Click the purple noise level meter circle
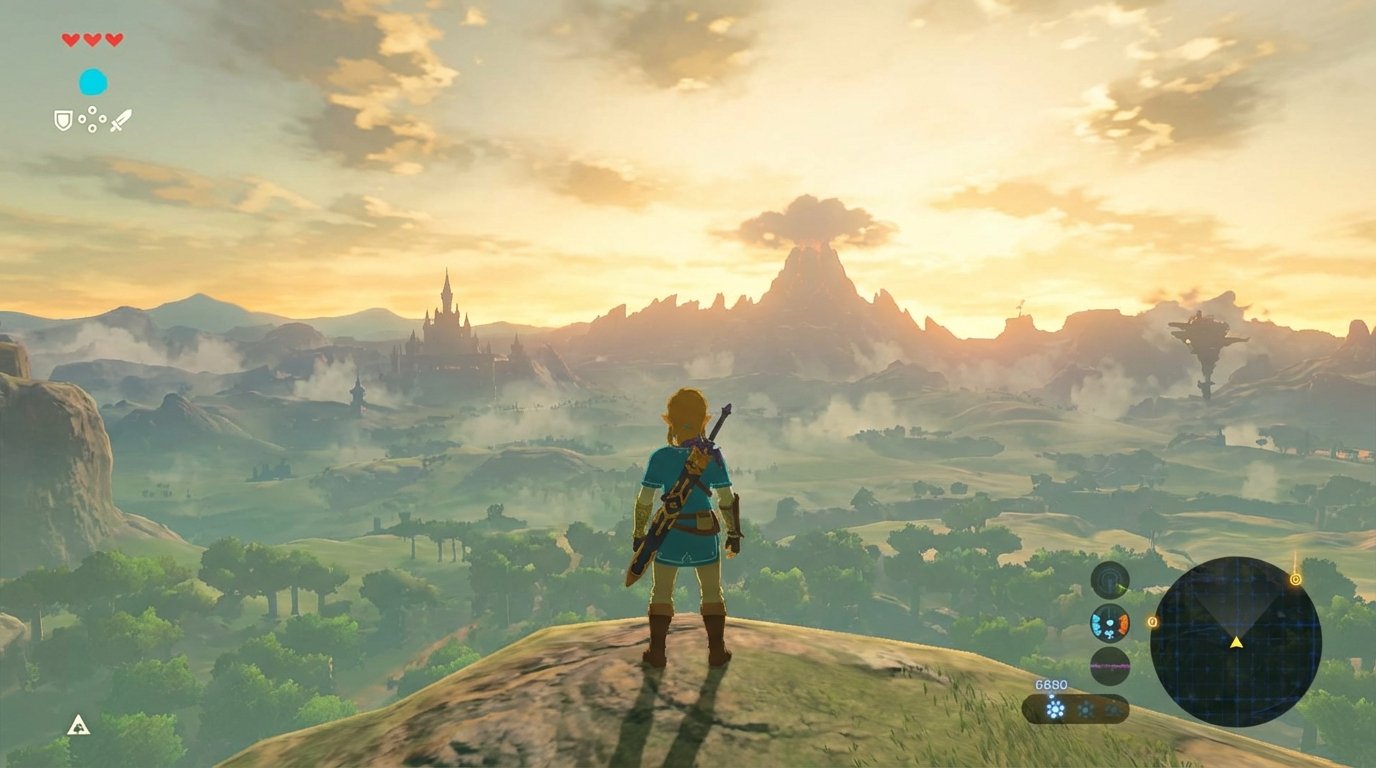This screenshot has height=768, width=1376. pos(1108,665)
